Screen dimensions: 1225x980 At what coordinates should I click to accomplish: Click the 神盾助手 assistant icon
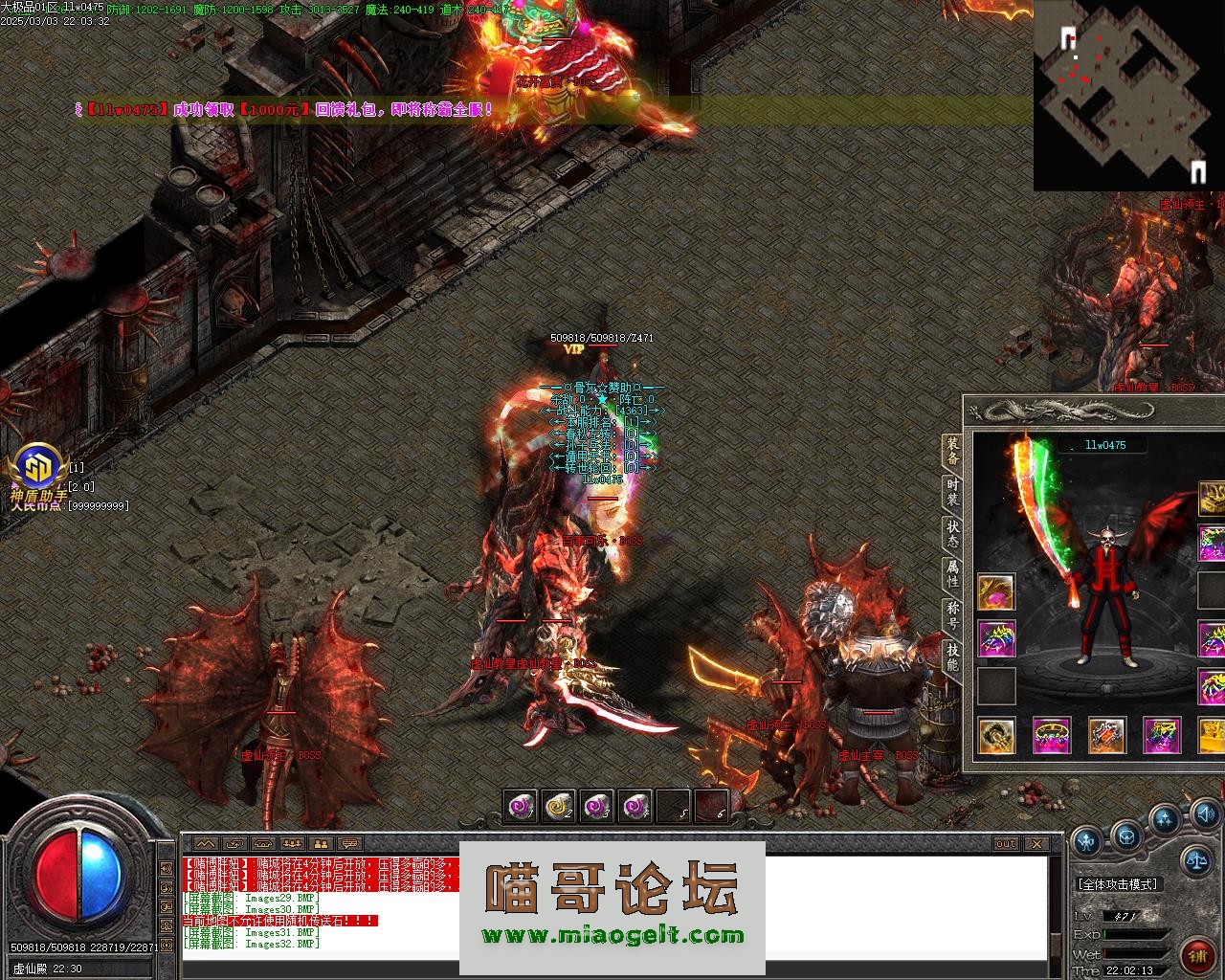point(35,471)
